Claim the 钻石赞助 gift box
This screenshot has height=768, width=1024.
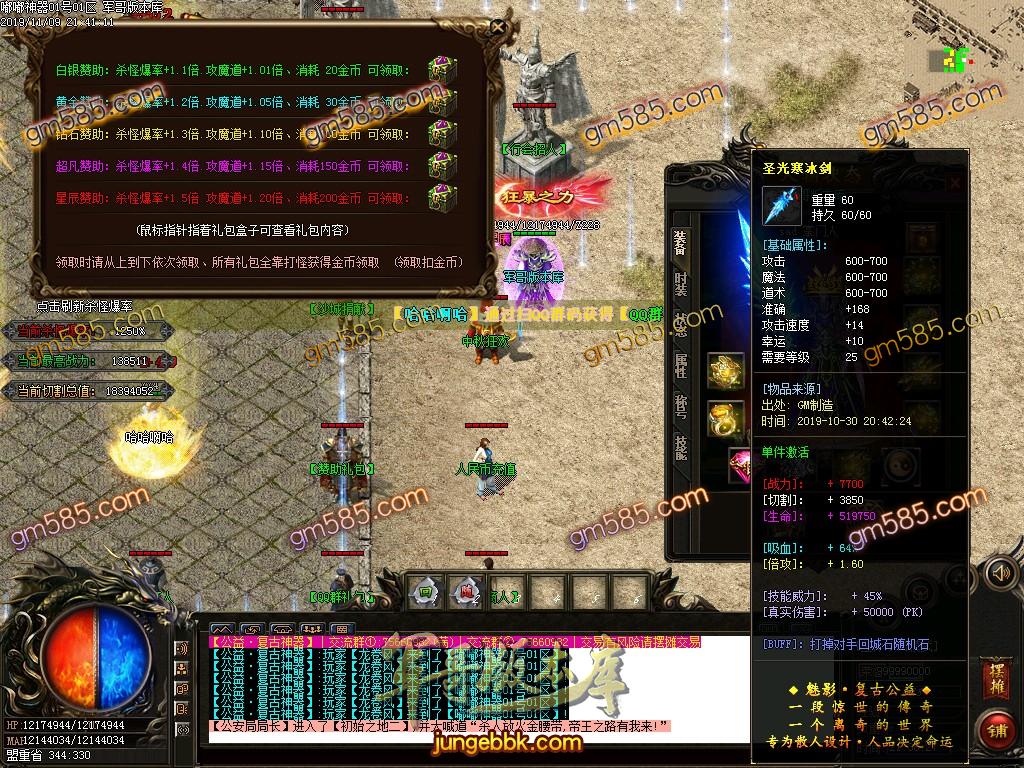pyautogui.click(x=439, y=133)
